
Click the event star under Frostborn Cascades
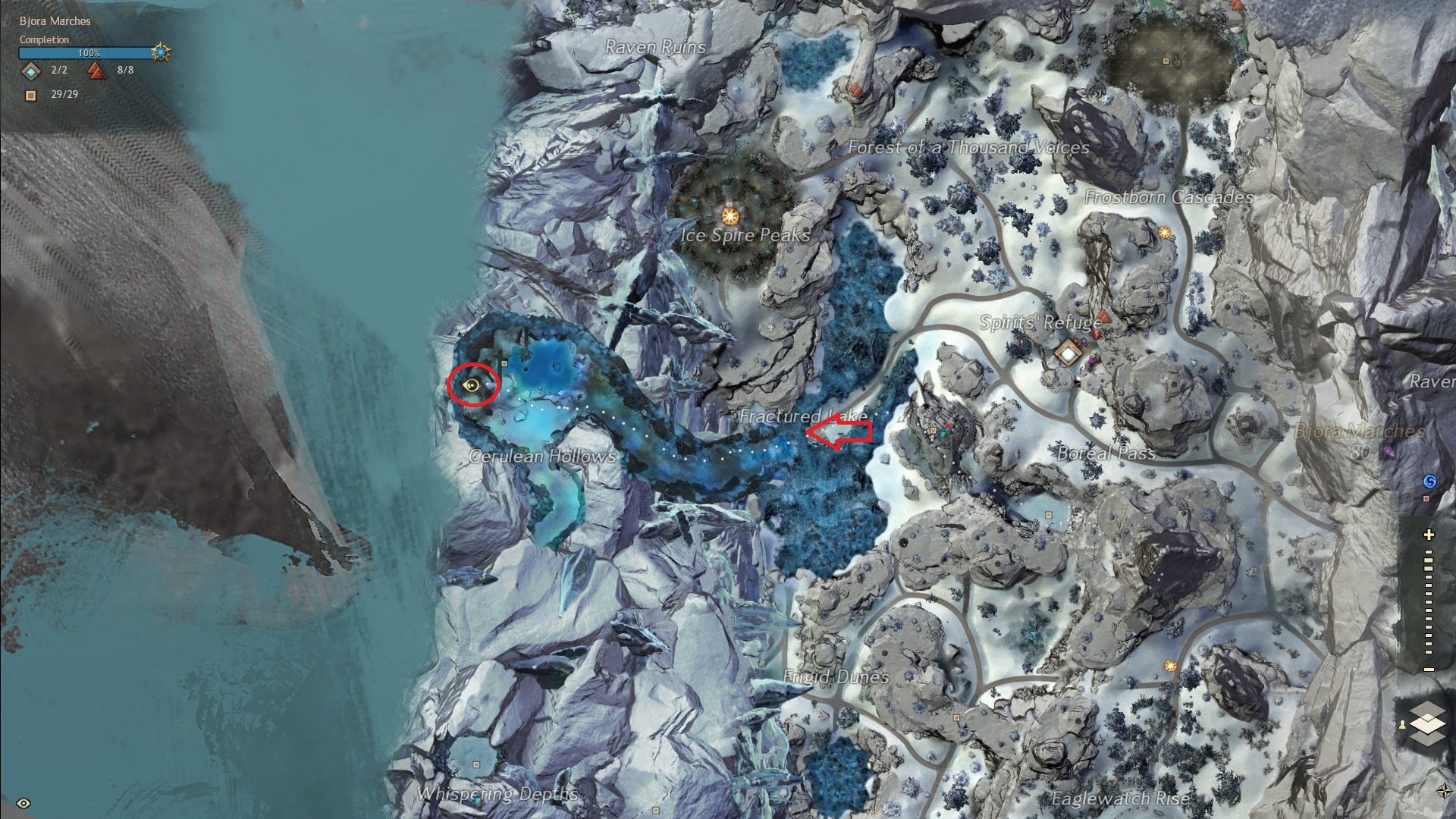click(x=1165, y=231)
